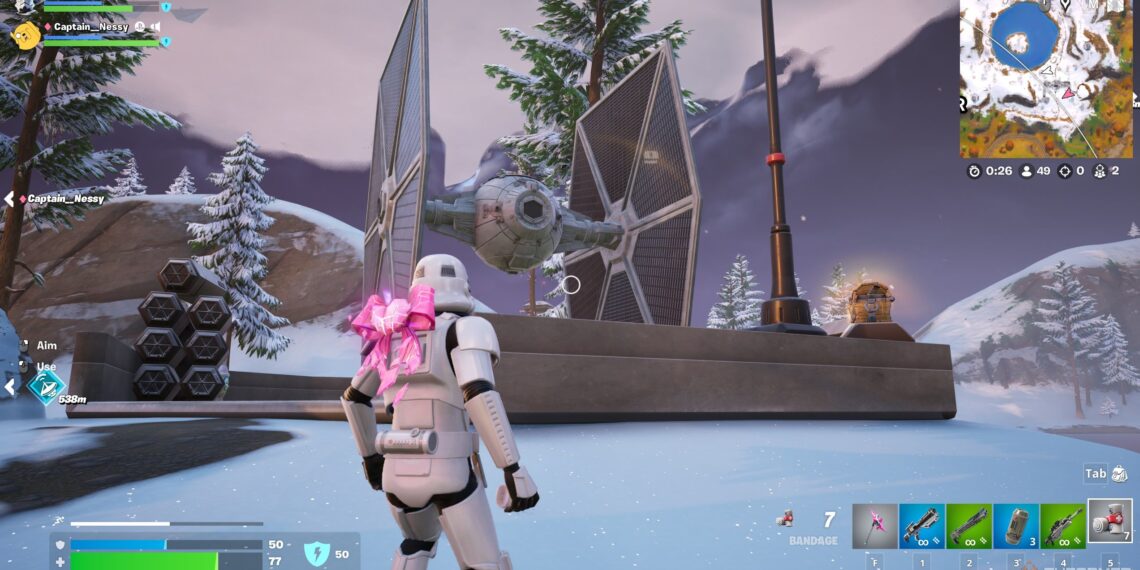
Task: Select the pink pickaxe harvesting tool slot
Action: pyautogui.click(x=875, y=526)
